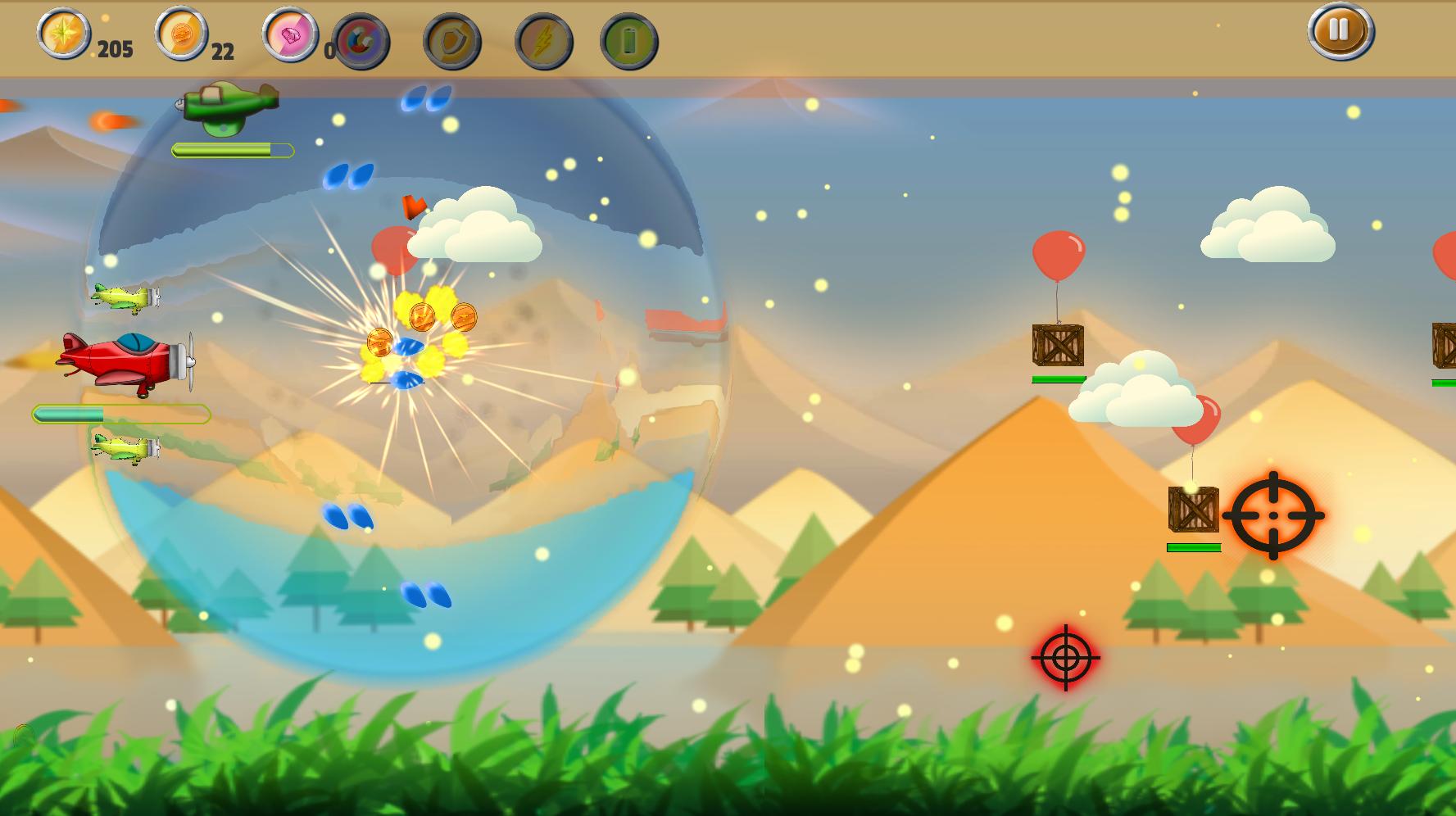Activate the magnet power-up icon
This screenshot has height=816, width=1456.
click(361, 41)
